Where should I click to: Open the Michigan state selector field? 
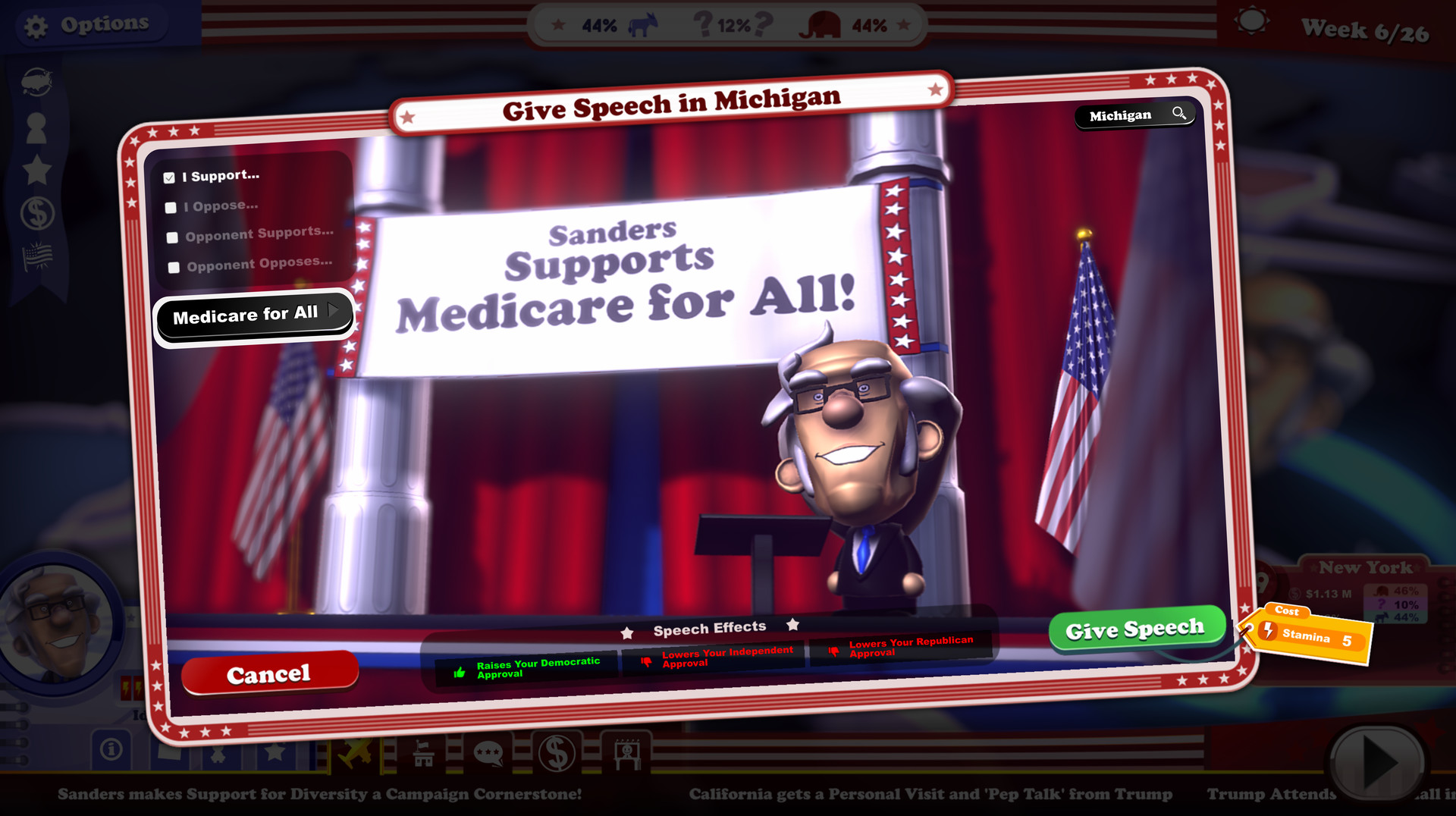tap(1122, 114)
